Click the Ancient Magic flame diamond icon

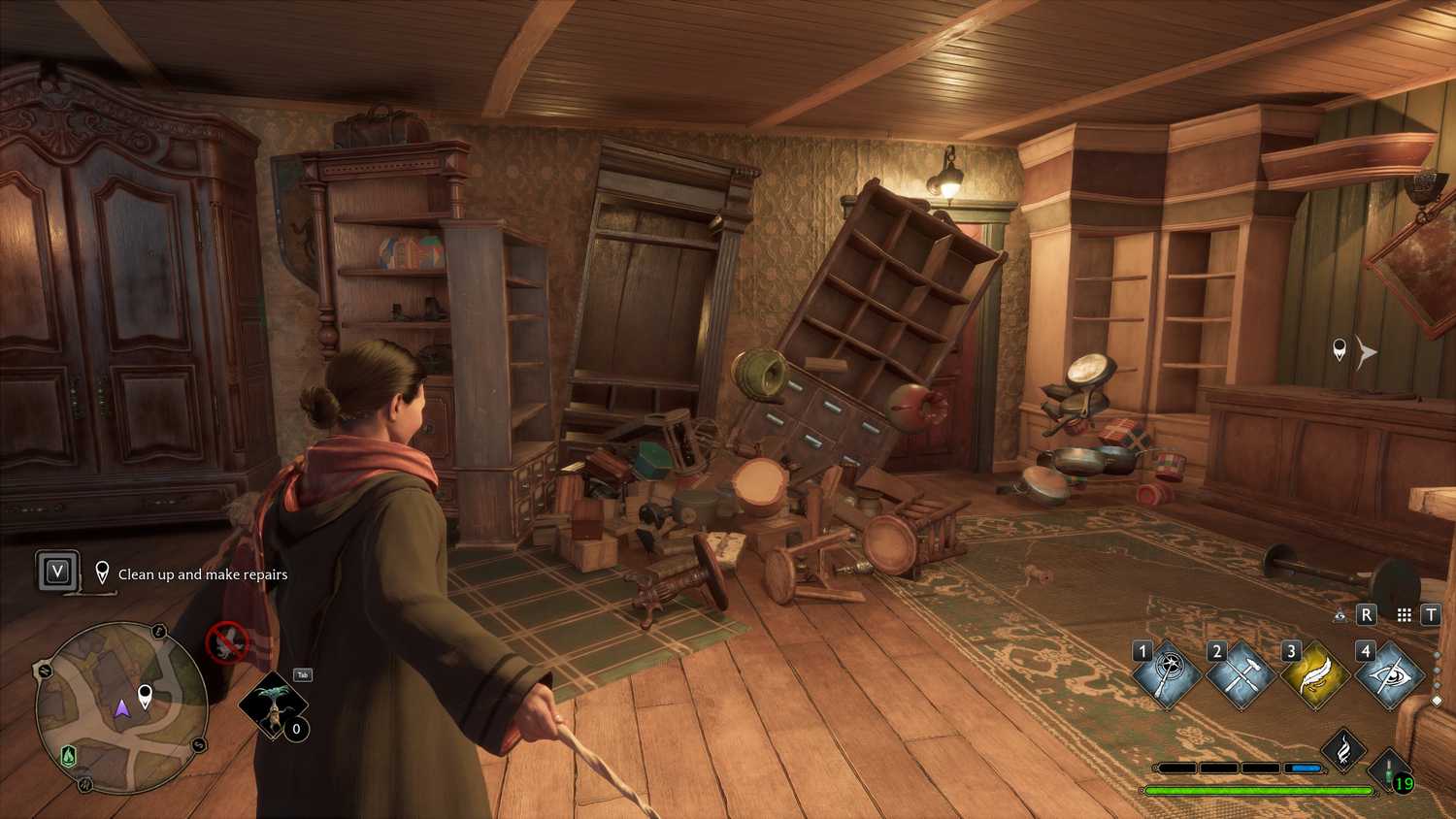click(x=1342, y=749)
